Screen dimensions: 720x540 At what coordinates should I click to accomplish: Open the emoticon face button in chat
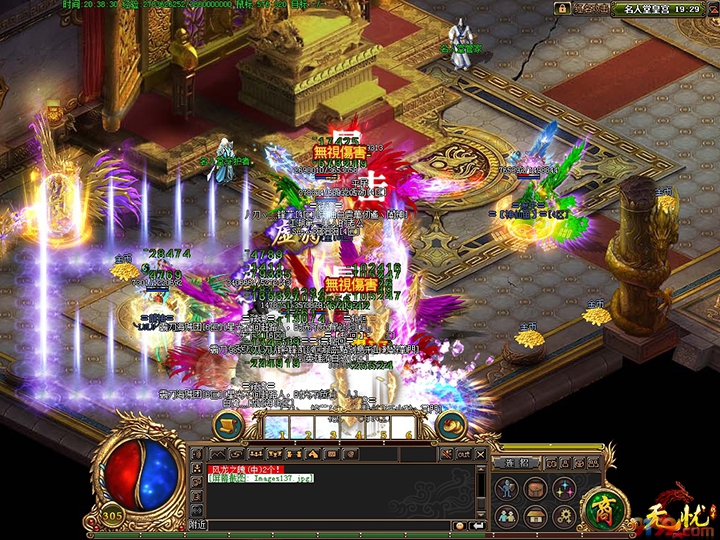[460, 524]
